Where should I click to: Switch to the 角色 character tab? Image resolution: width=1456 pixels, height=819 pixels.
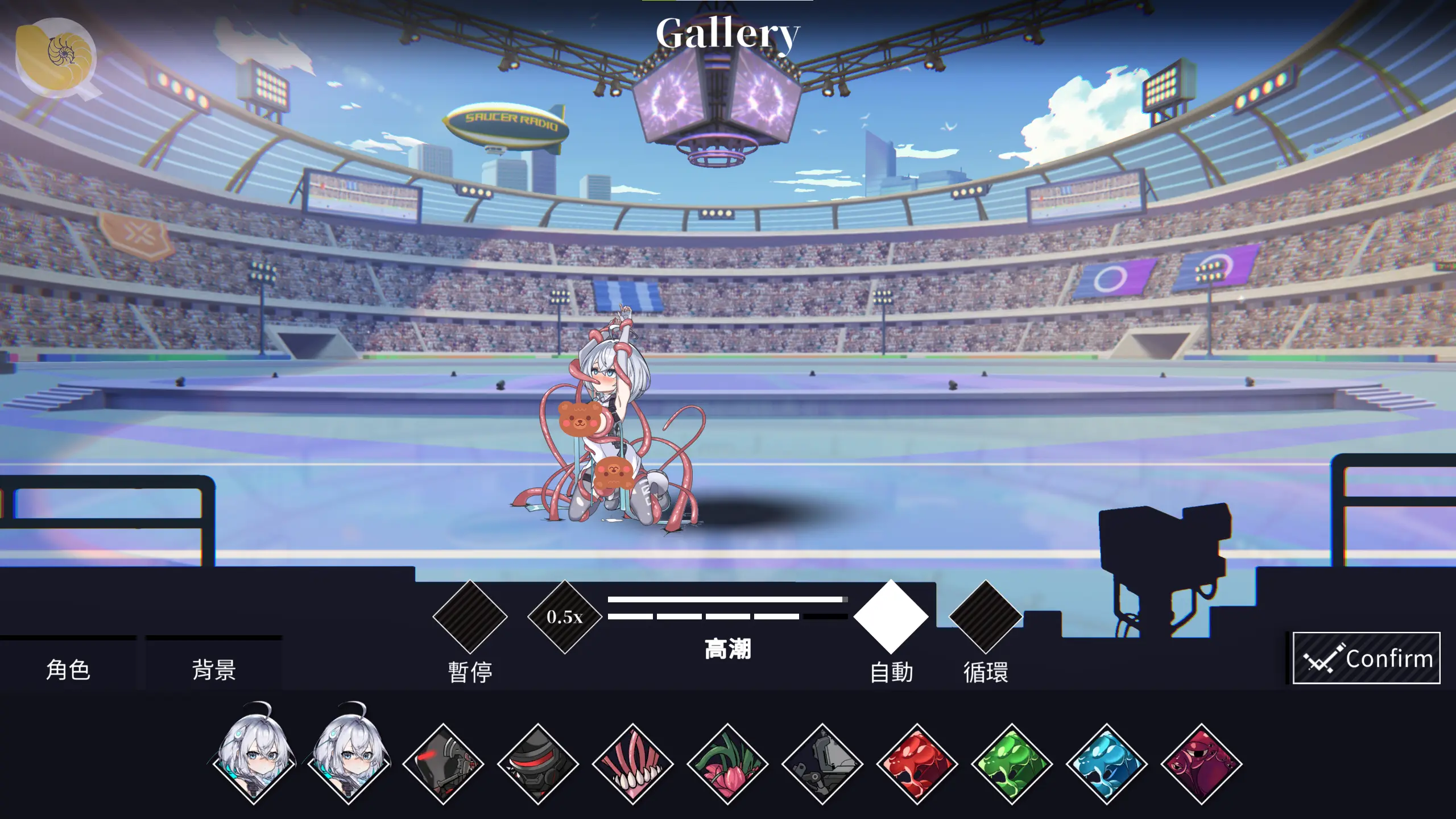(68, 669)
